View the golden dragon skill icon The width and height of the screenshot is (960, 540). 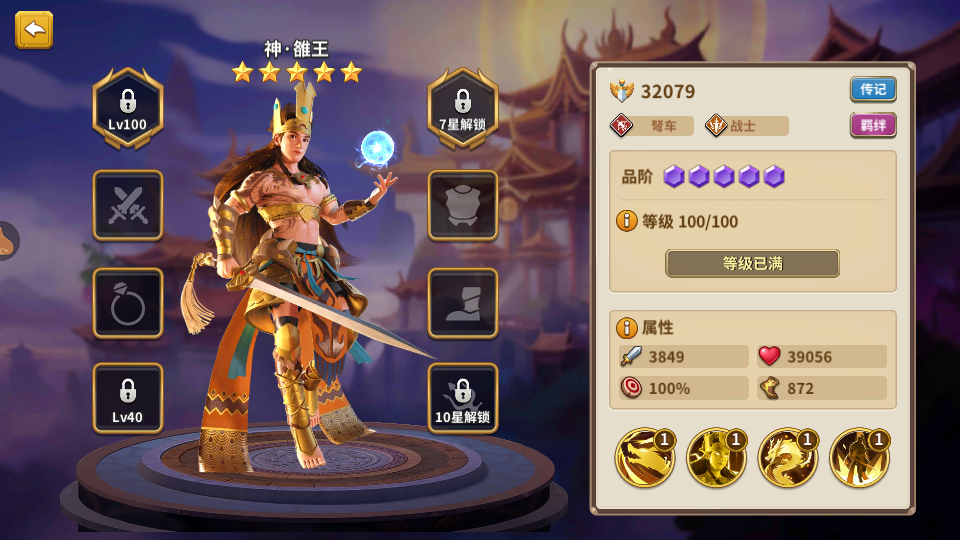pos(788,457)
